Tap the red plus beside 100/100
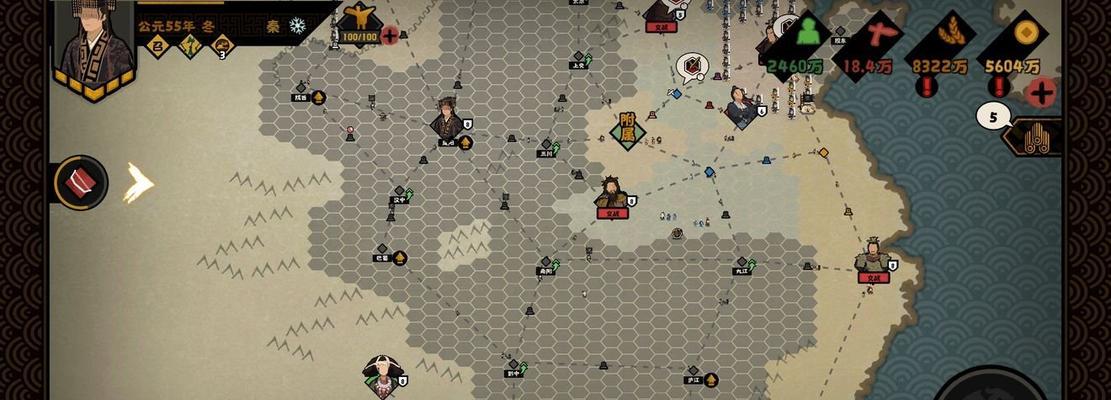 (389, 35)
